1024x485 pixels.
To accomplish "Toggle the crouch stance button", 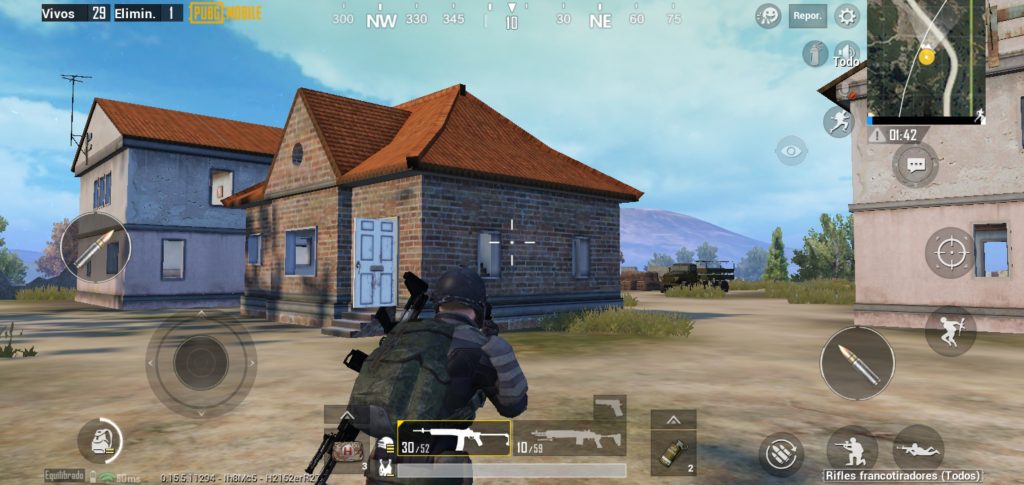I will [852, 448].
